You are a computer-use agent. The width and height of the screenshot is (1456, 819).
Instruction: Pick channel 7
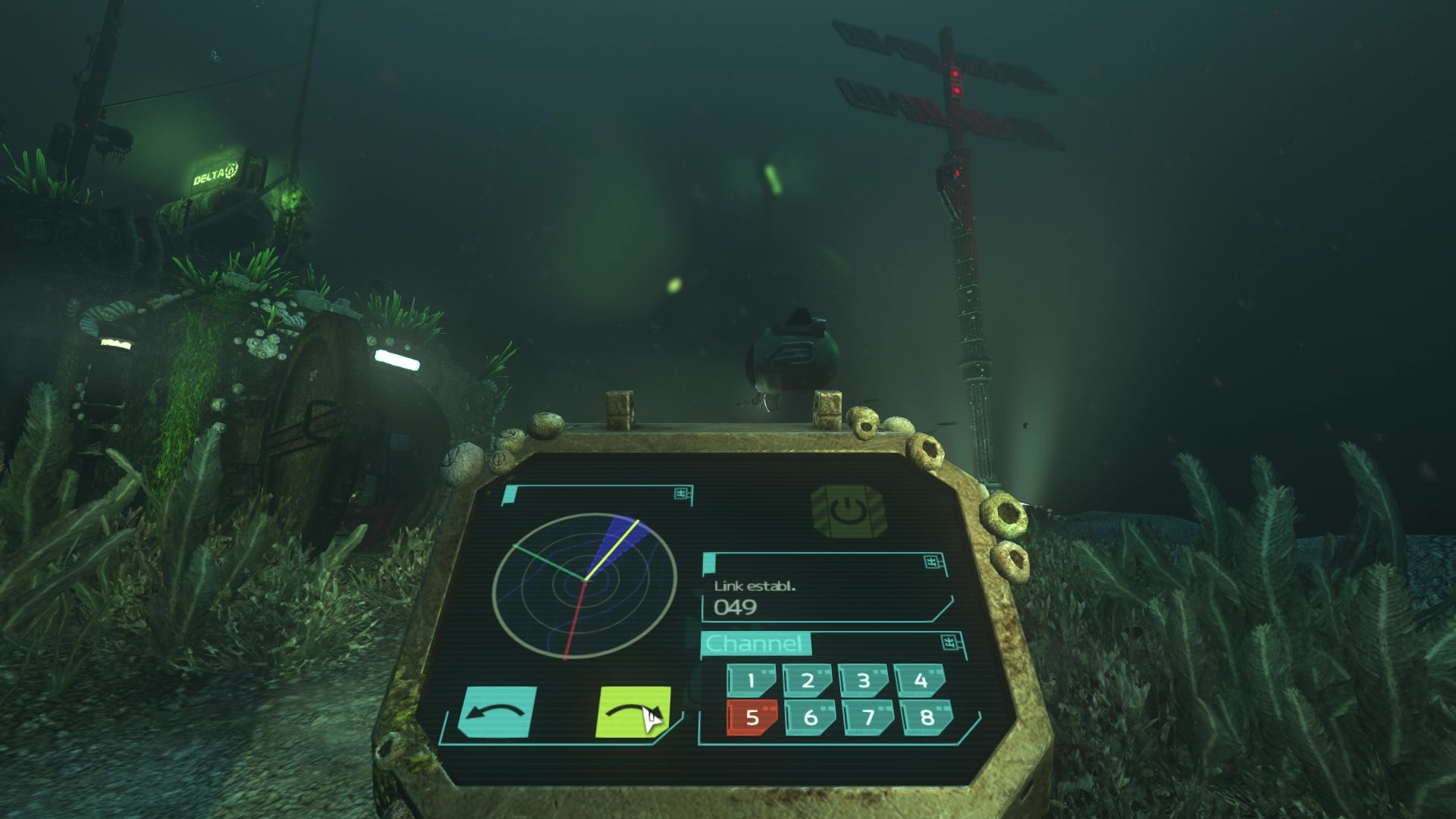(x=868, y=717)
